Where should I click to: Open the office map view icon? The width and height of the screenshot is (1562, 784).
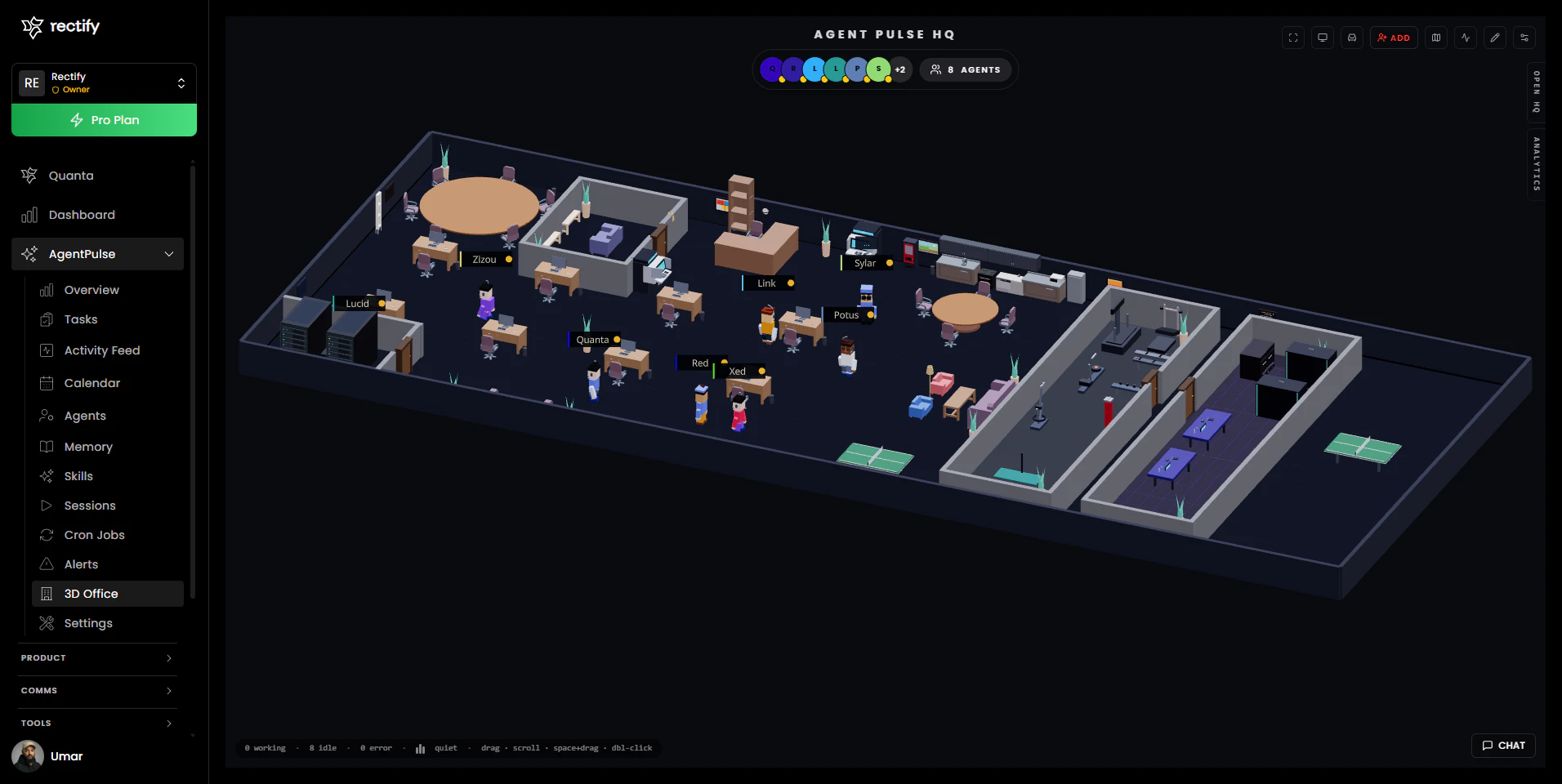(x=1435, y=38)
